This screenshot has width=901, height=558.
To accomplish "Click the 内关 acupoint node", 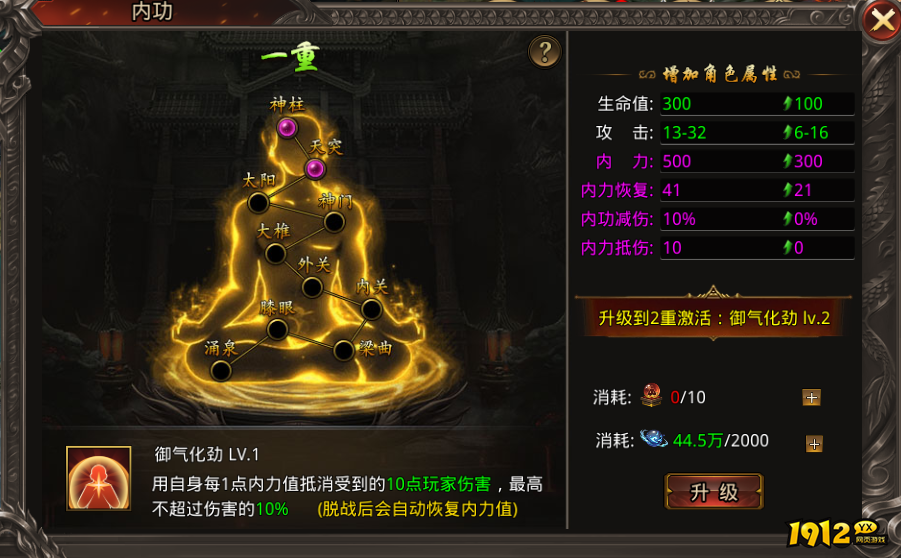I will click(369, 310).
